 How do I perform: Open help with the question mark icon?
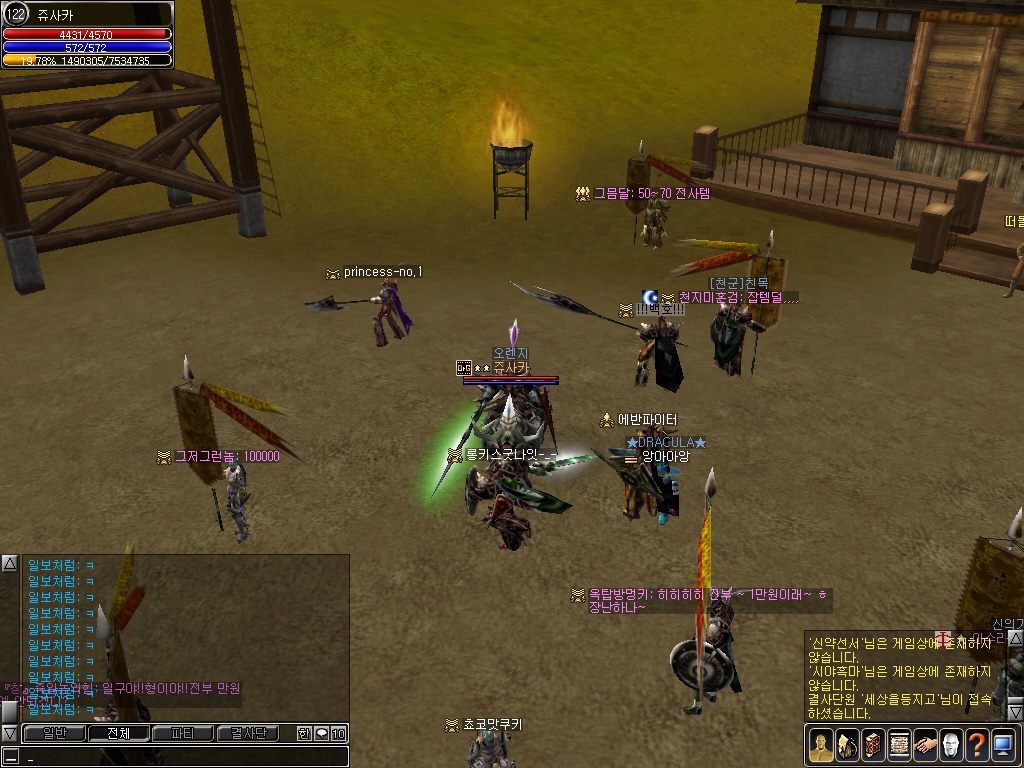pyautogui.click(x=977, y=745)
